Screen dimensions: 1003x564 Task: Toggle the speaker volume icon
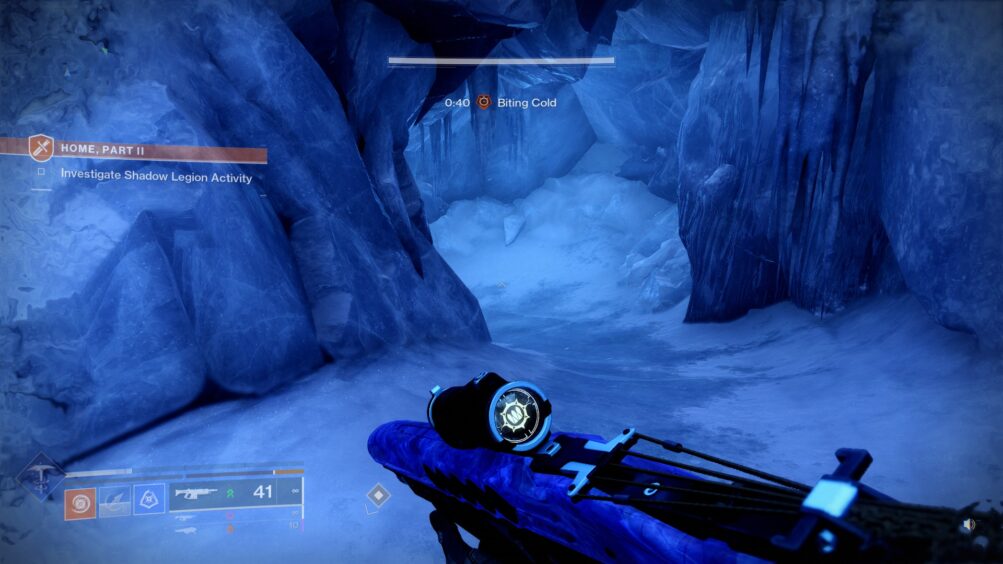coord(968,524)
